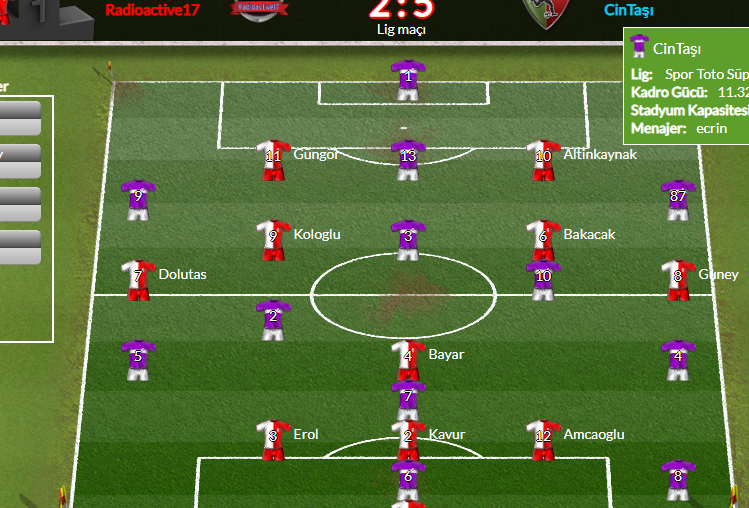Select the purple goalkeeper numbered 1
This screenshot has width=749, height=508.
point(407,79)
